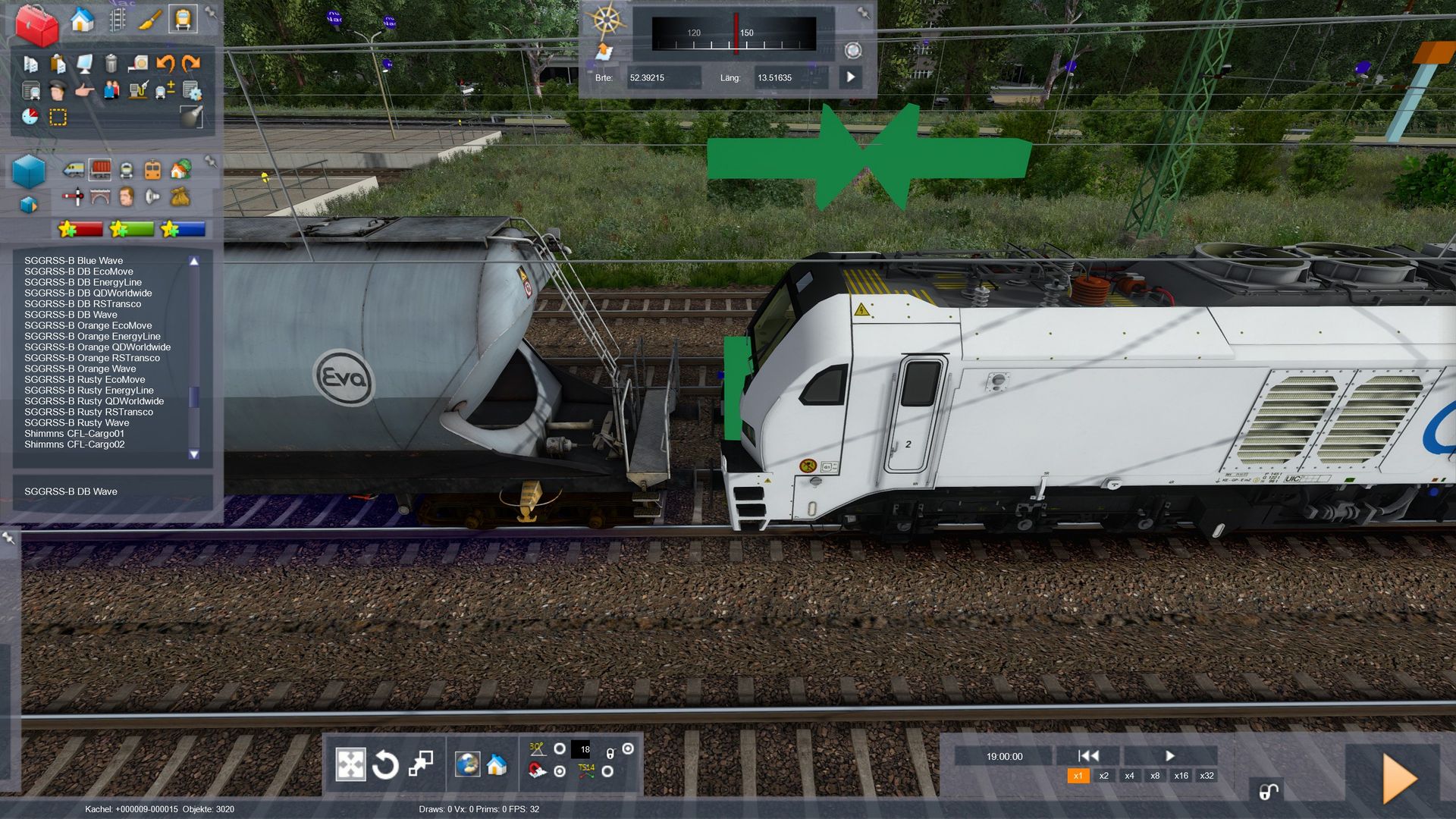Switch to the paintbrush tool tab
The width and height of the screenshot is (1456, 819).
coord(149,20)
